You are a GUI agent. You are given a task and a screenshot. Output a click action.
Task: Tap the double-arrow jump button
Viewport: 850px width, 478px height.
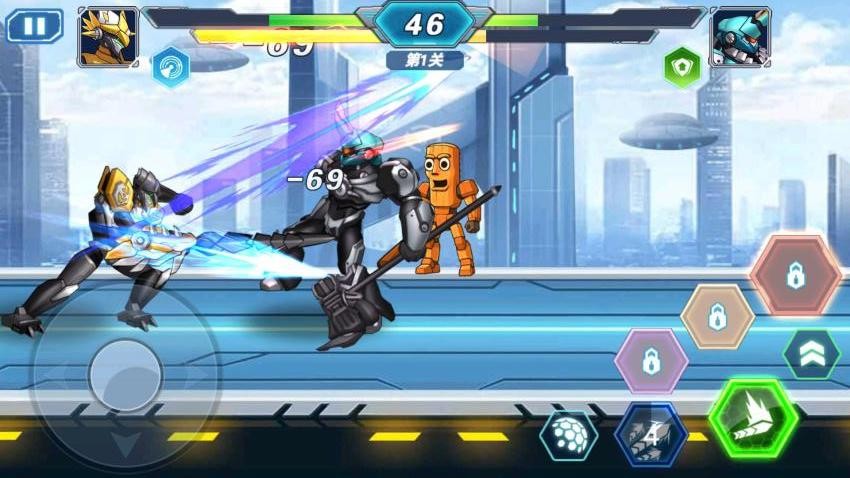811,353
